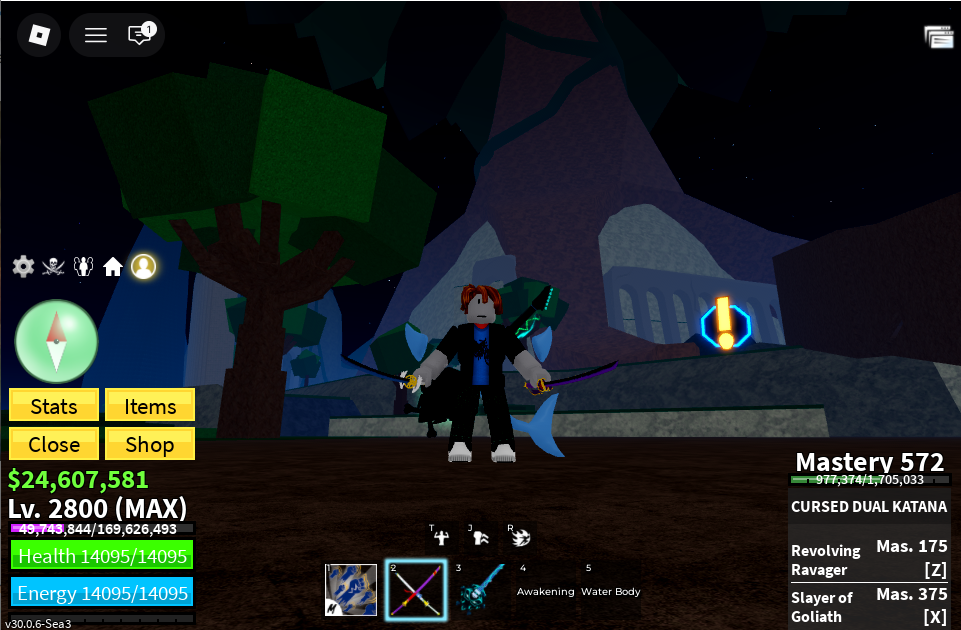Equip the Cursed Dual Katana hotbar slot
This screenshot has width=961, height=630.
(415, 590)
